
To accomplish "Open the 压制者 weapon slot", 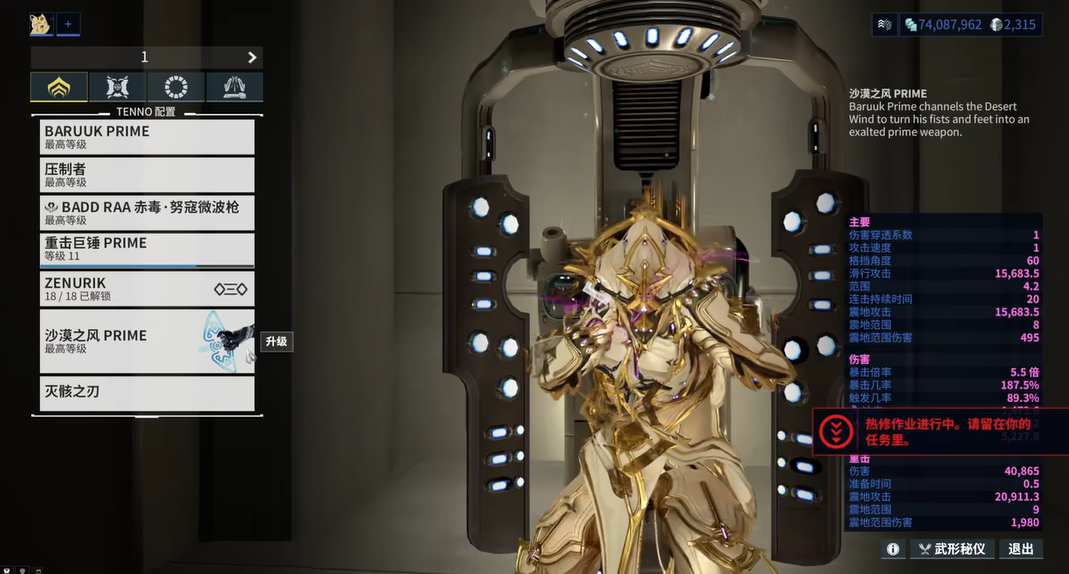I will [147, 175].
